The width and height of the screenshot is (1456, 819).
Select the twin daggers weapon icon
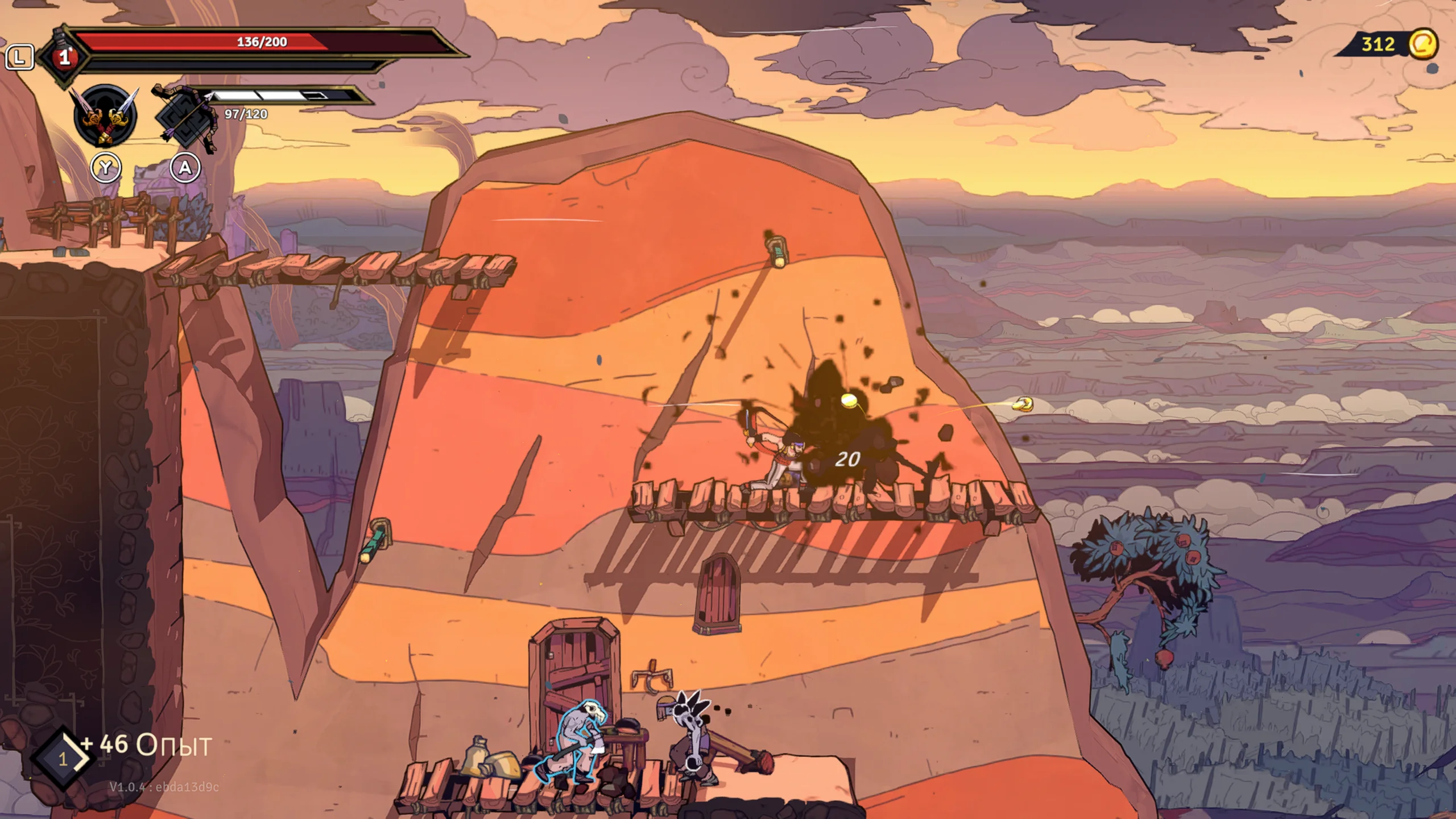(105, 117)
